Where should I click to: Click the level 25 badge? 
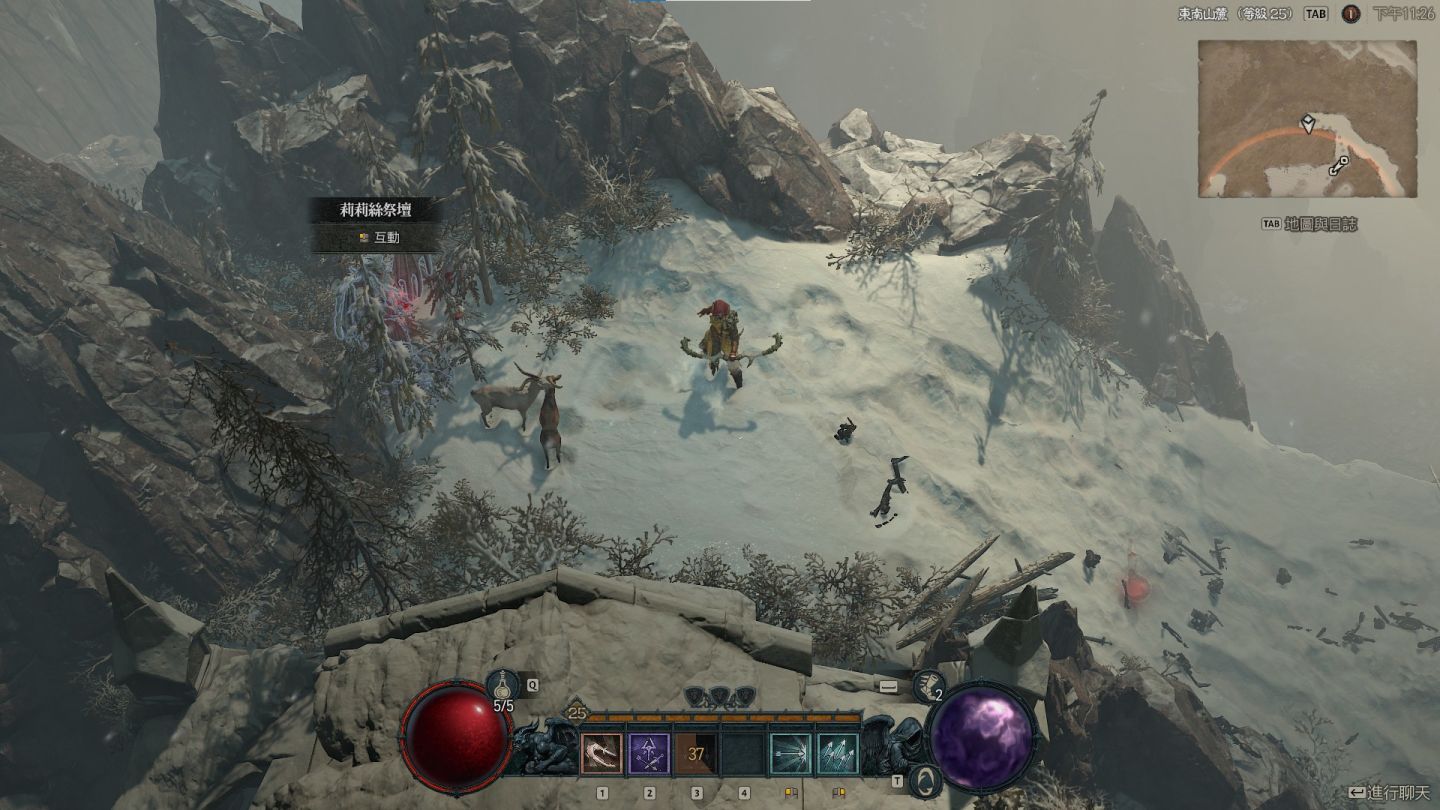577,712
